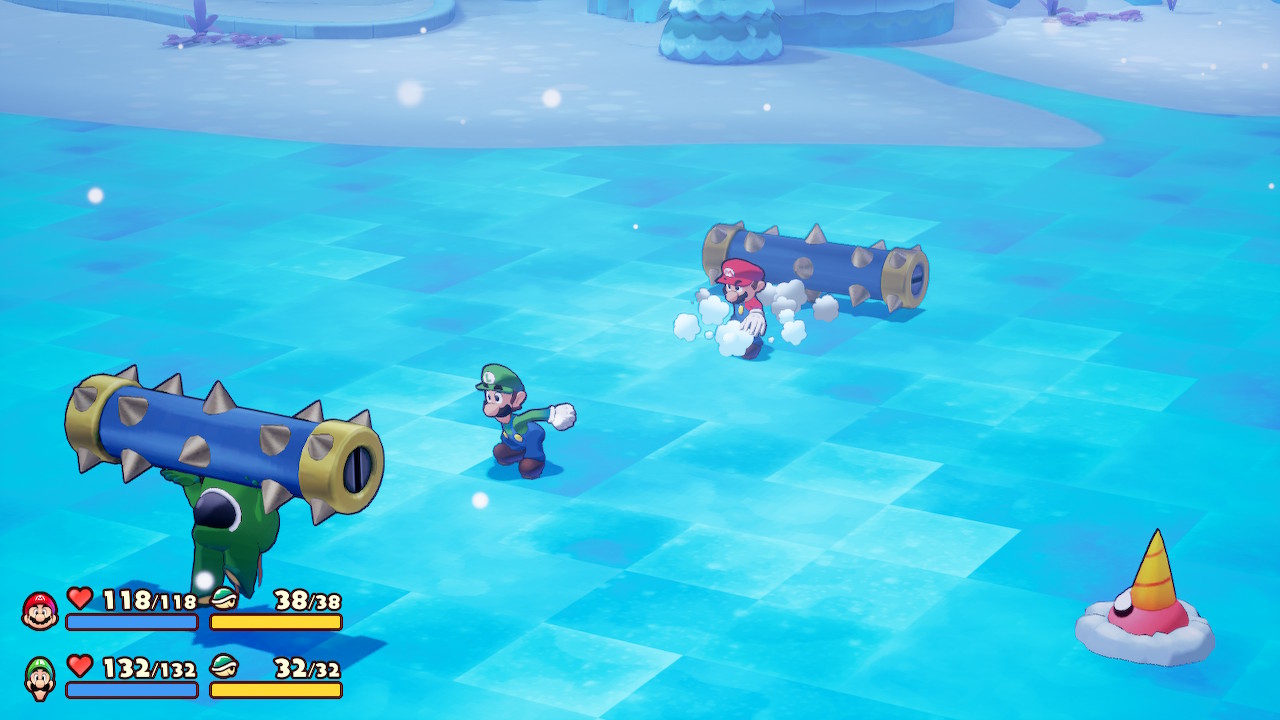Click Mario's yellow BP gauge
1280x720 pixels.
coord(275,622)
